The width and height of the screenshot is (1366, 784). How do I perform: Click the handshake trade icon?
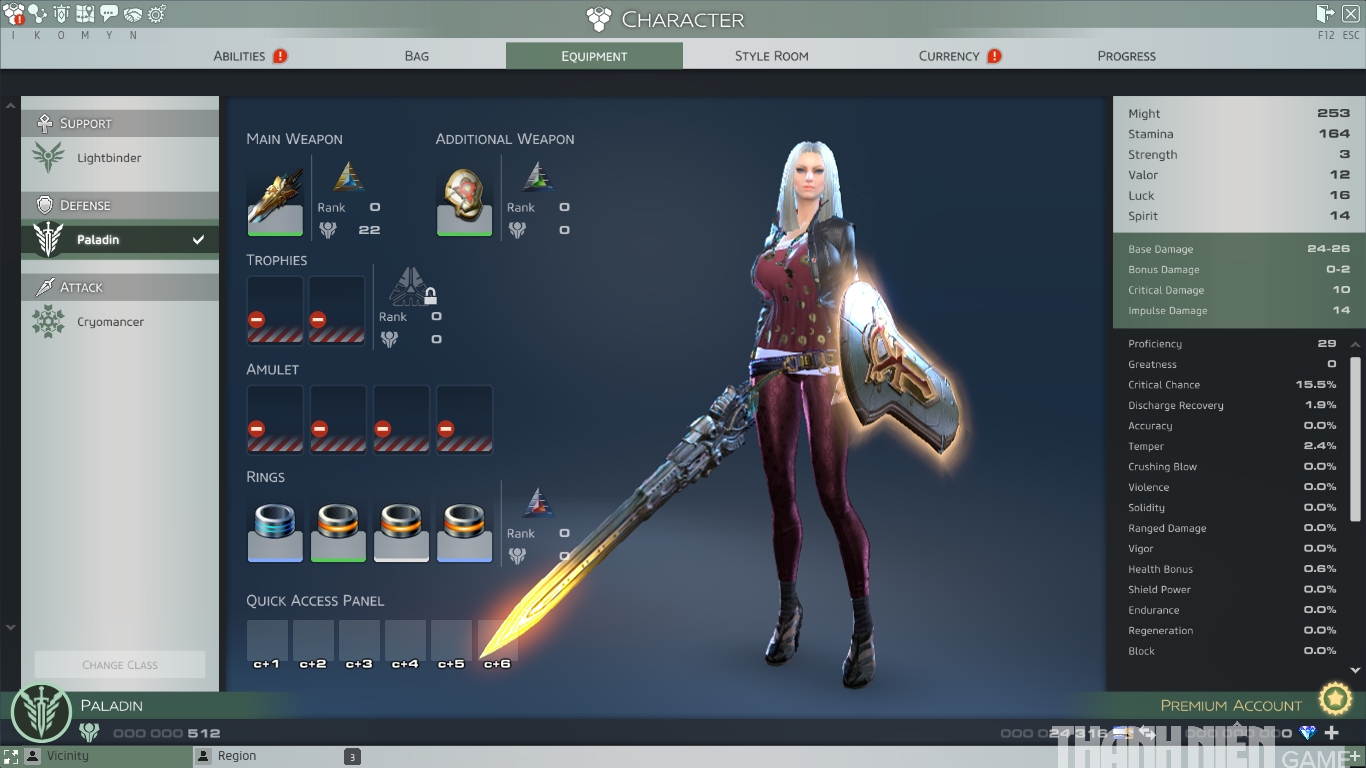pos(133,13)
